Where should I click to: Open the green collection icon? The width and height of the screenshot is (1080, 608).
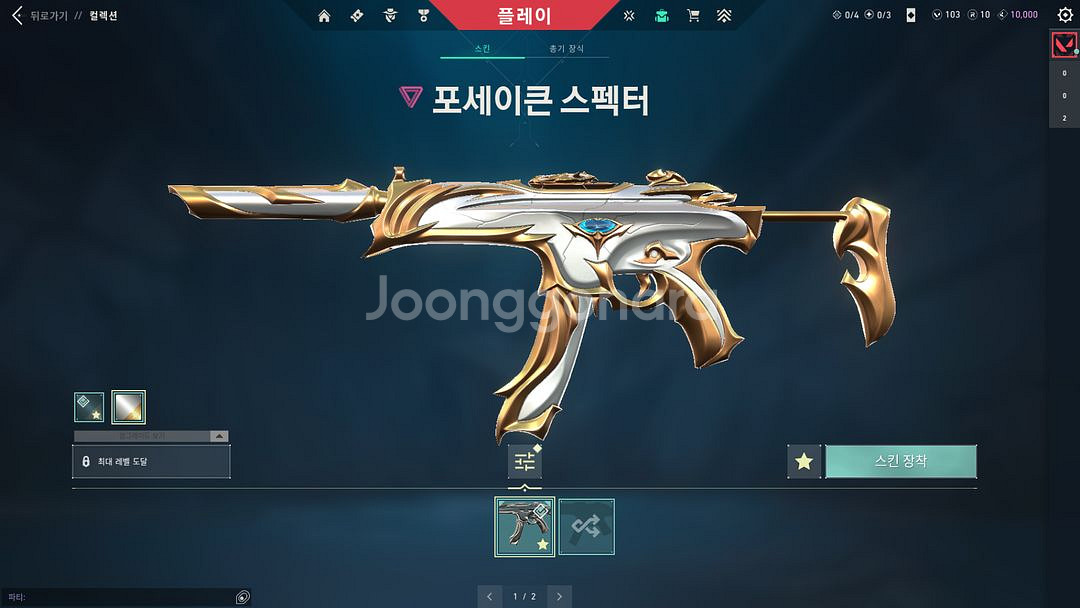click(661, 15)
